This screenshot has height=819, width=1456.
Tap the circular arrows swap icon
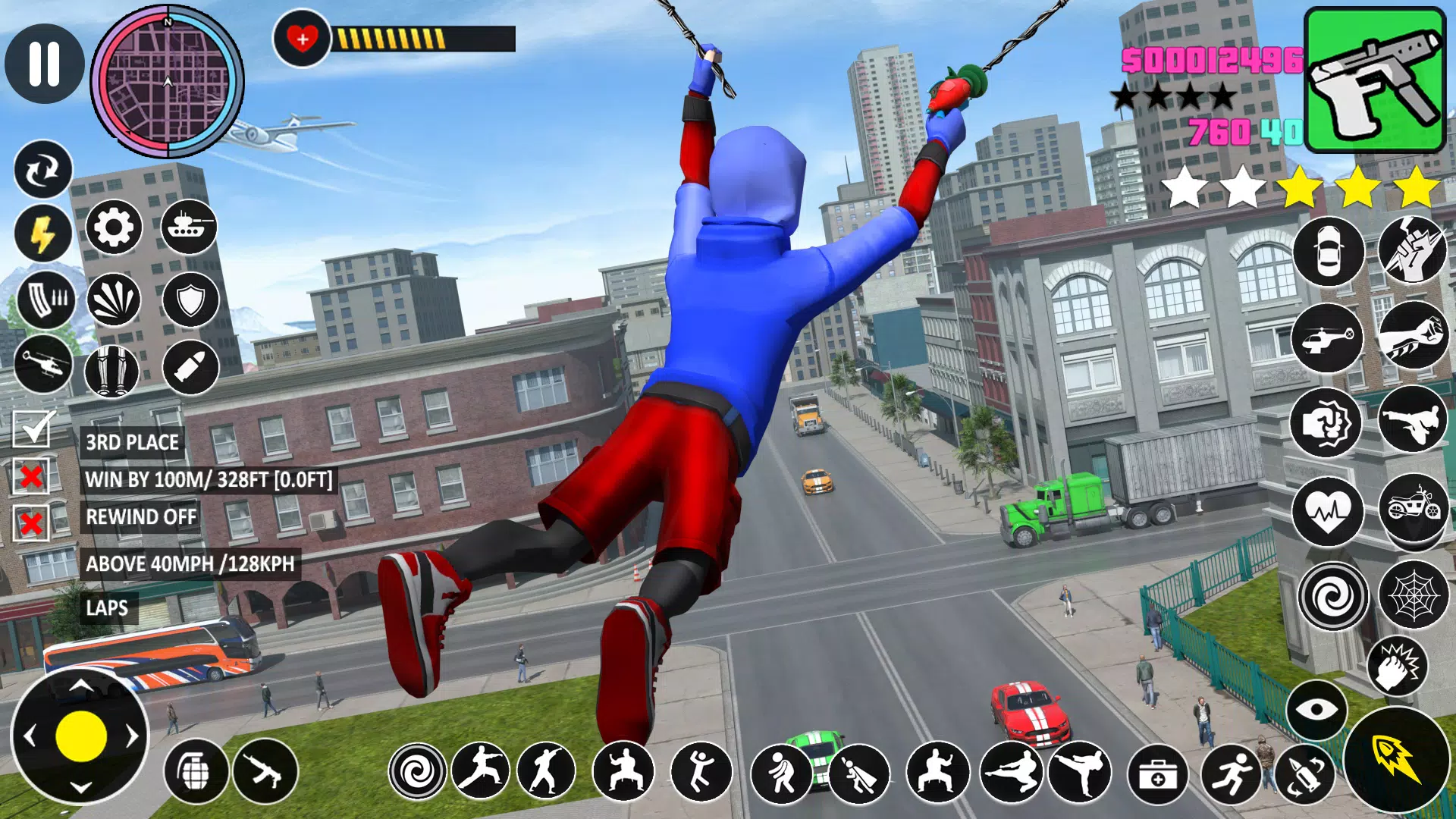click(x=43, y=170)
